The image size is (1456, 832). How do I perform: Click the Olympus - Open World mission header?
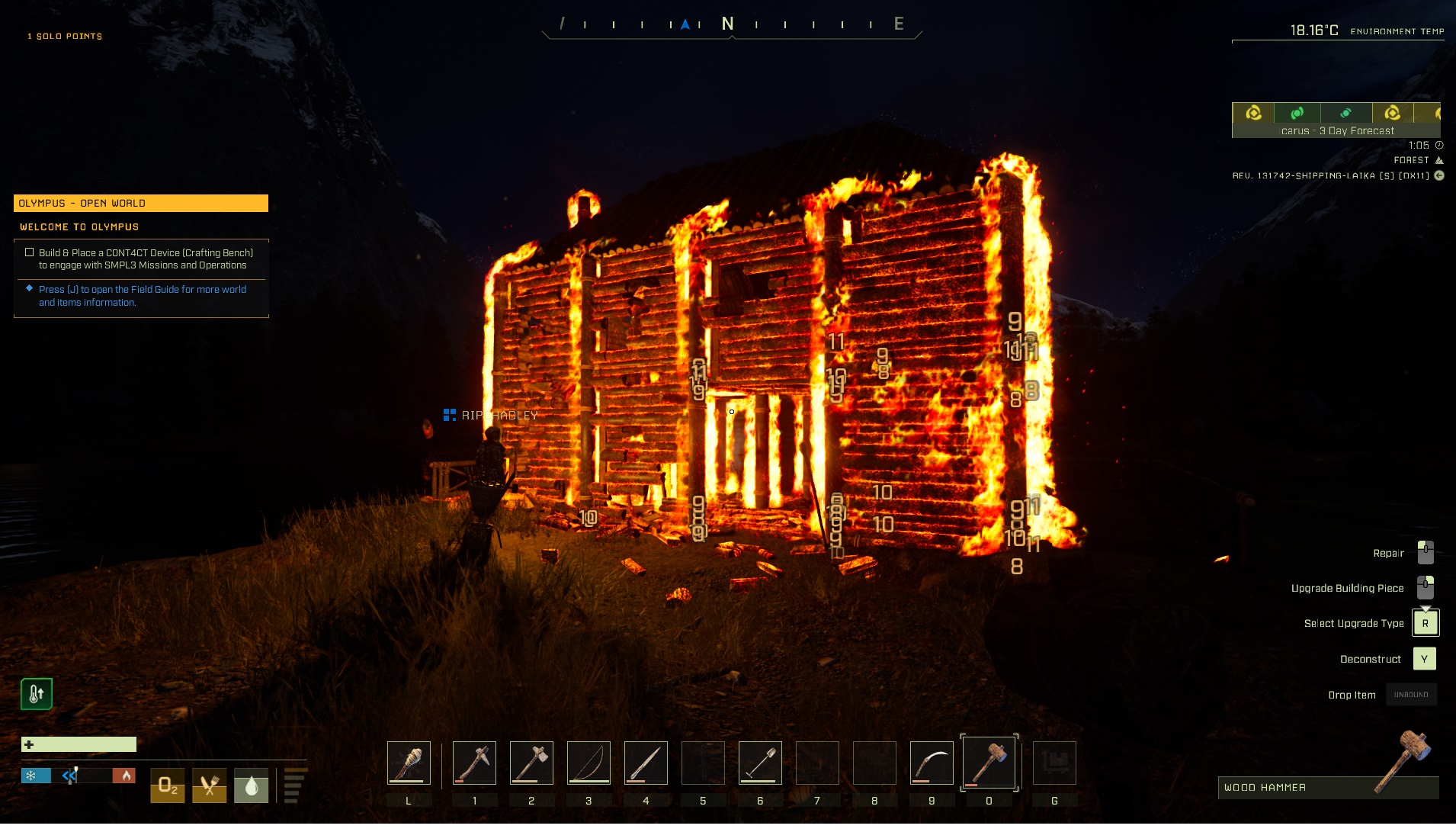click(x=141, y=203)
